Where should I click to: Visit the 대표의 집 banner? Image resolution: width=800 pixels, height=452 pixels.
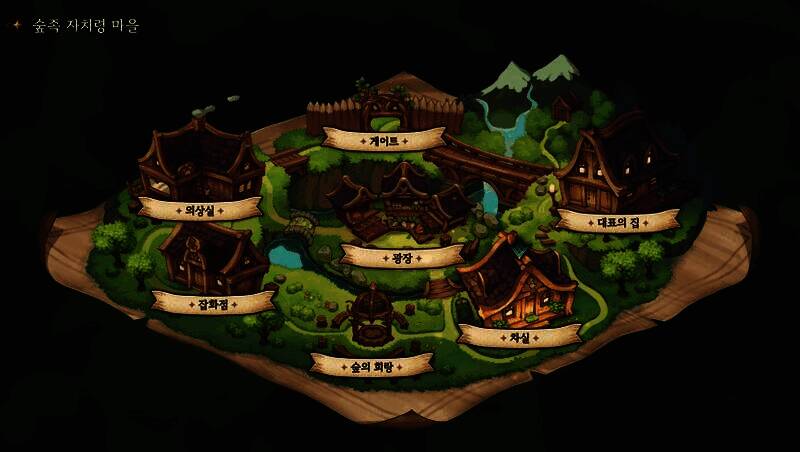(619, 222)
